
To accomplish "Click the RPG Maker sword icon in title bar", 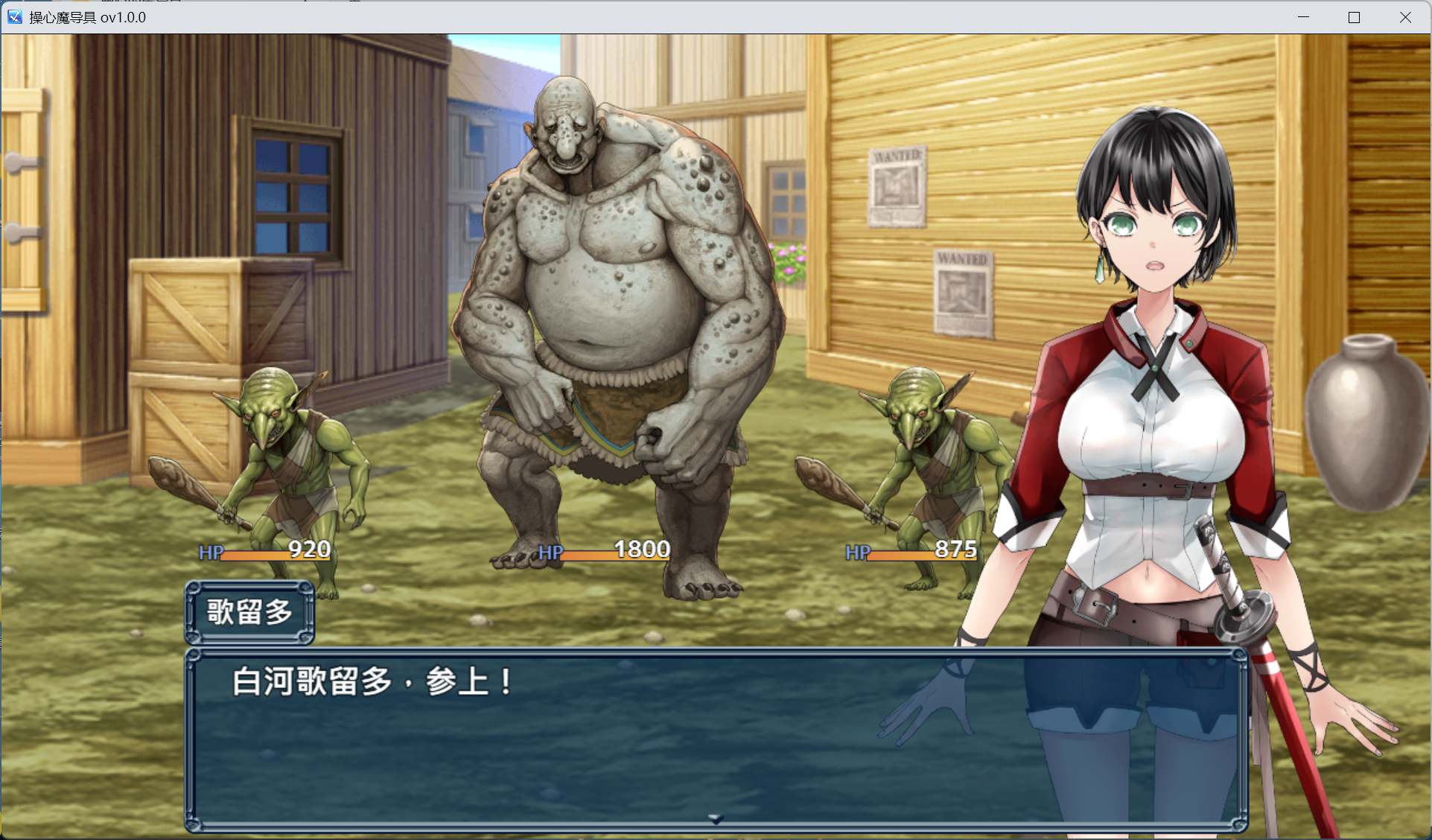I will point(14,16).
